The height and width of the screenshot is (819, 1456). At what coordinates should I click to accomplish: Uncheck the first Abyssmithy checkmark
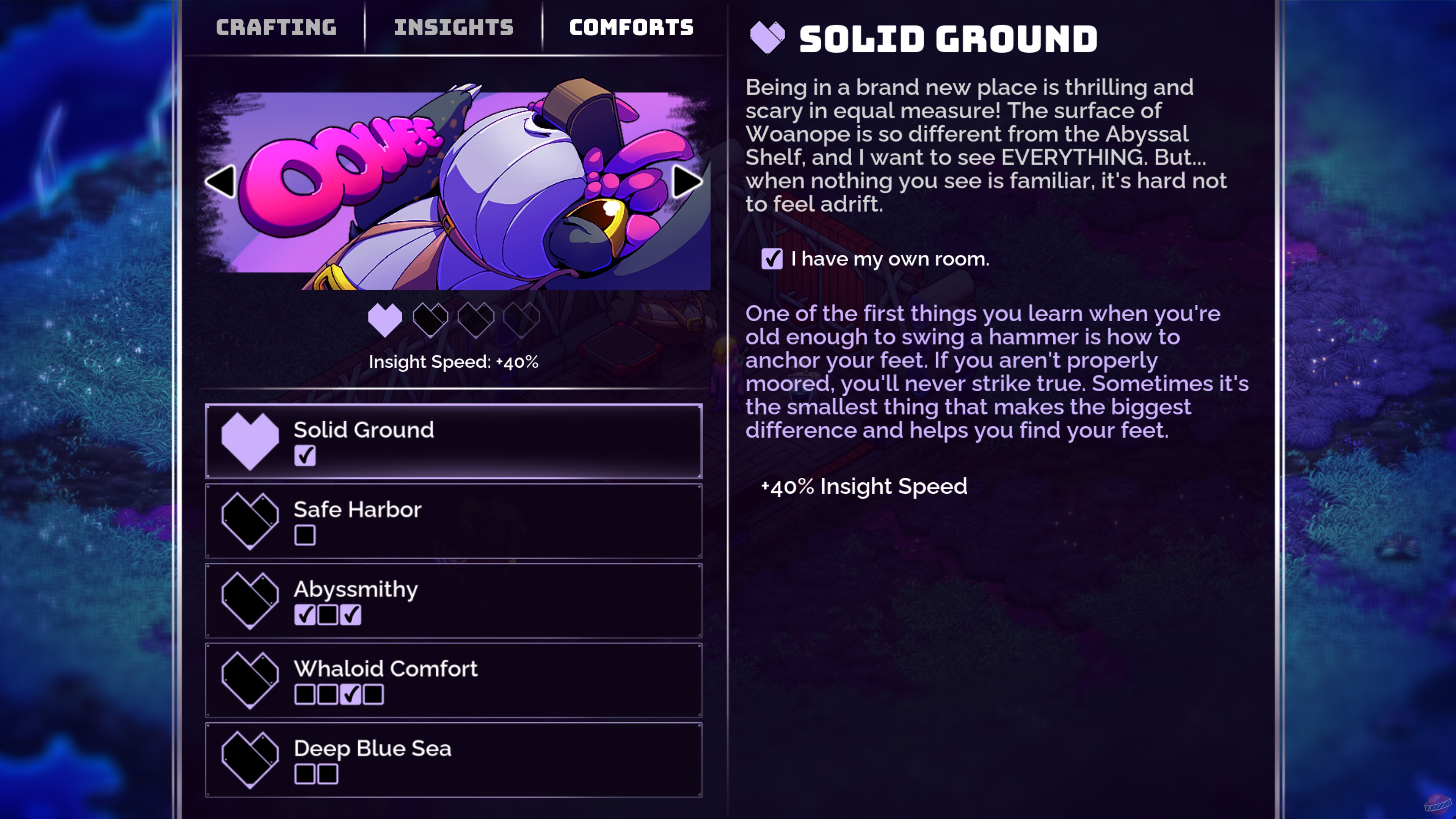(305, 615)
